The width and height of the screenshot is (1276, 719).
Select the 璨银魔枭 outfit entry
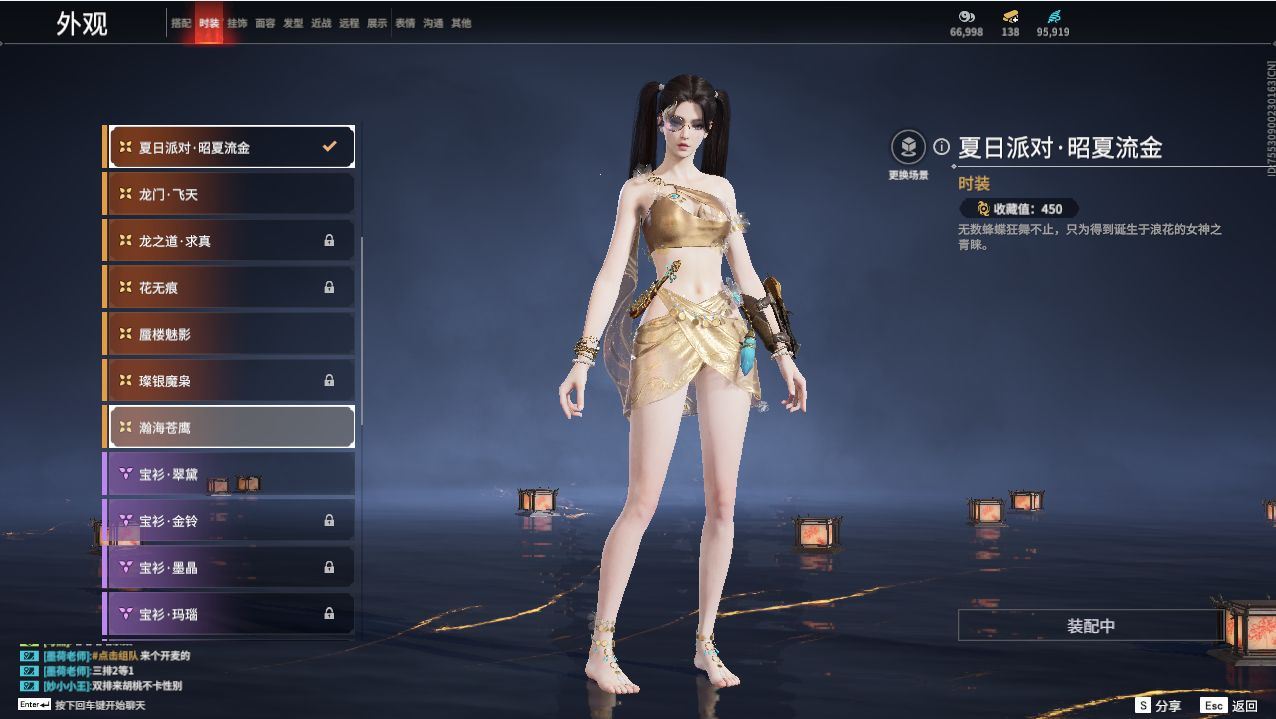(x=230, y=381)
